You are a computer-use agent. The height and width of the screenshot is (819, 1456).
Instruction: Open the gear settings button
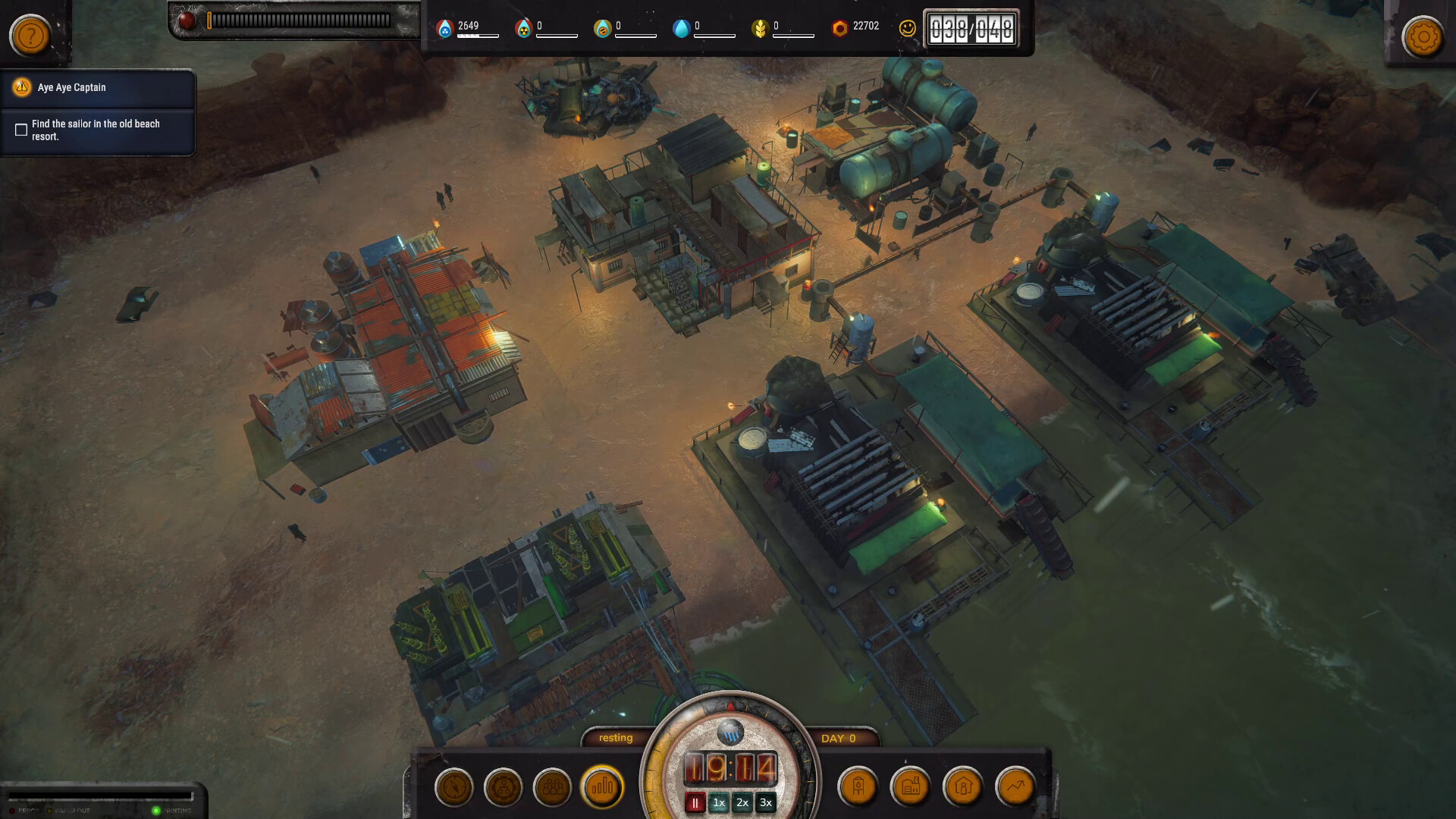tap(1423, 36)
